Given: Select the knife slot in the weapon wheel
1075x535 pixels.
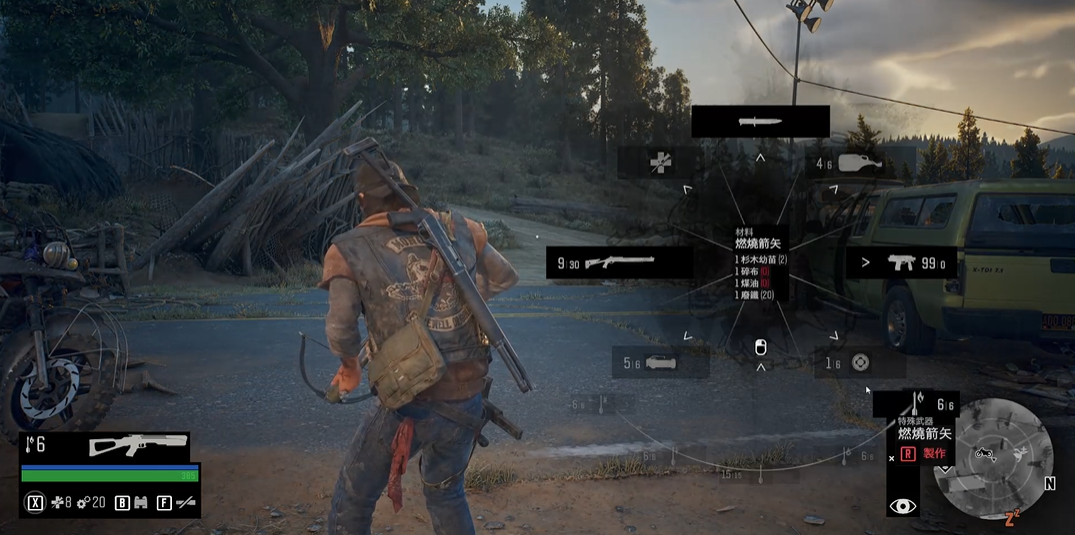Looking at the screenshot, I should pyautogui.click(x=760, y=121).
